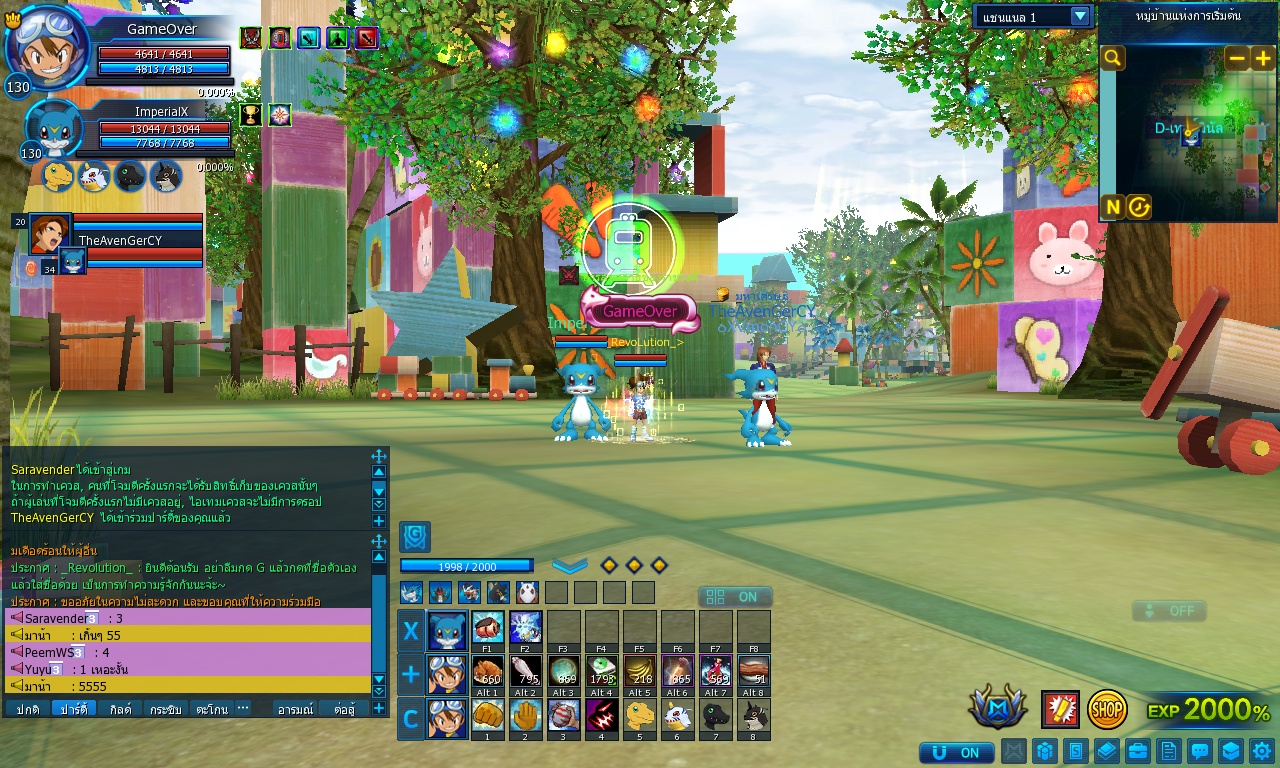
Task: Activate the orange fist skill
Action: (487, 716)
